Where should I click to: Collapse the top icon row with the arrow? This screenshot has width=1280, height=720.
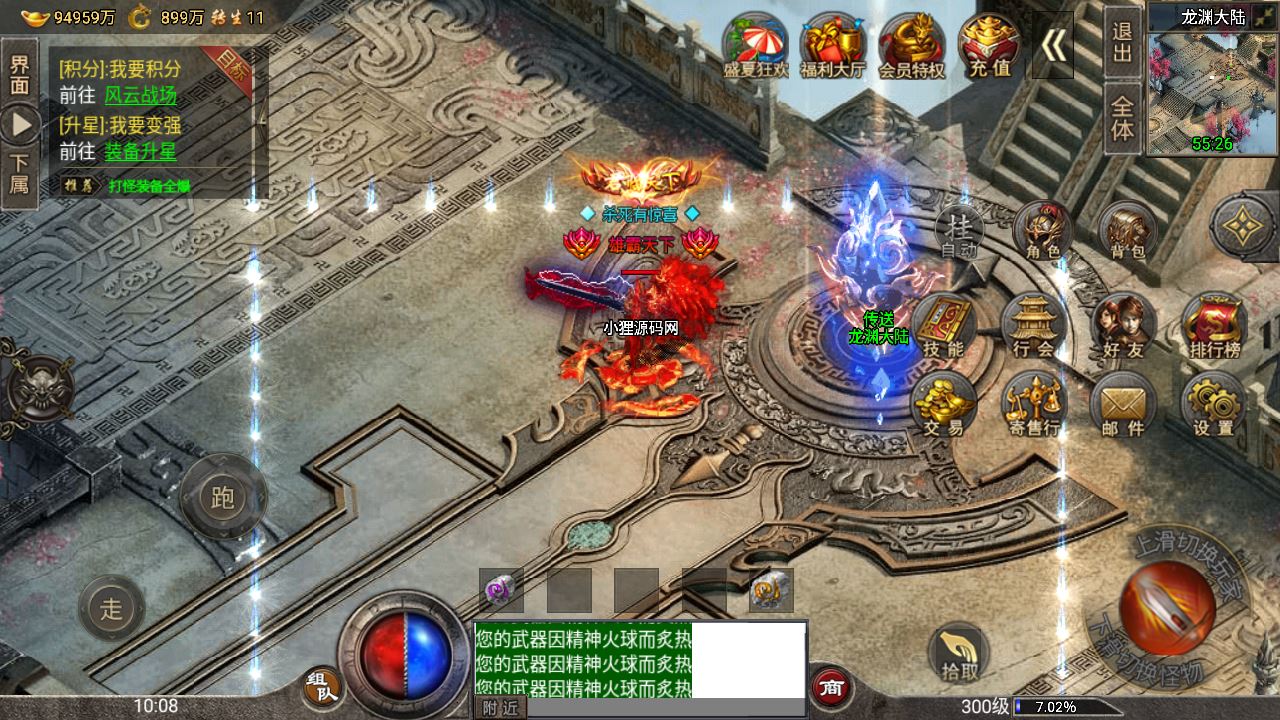(1053, 45)
